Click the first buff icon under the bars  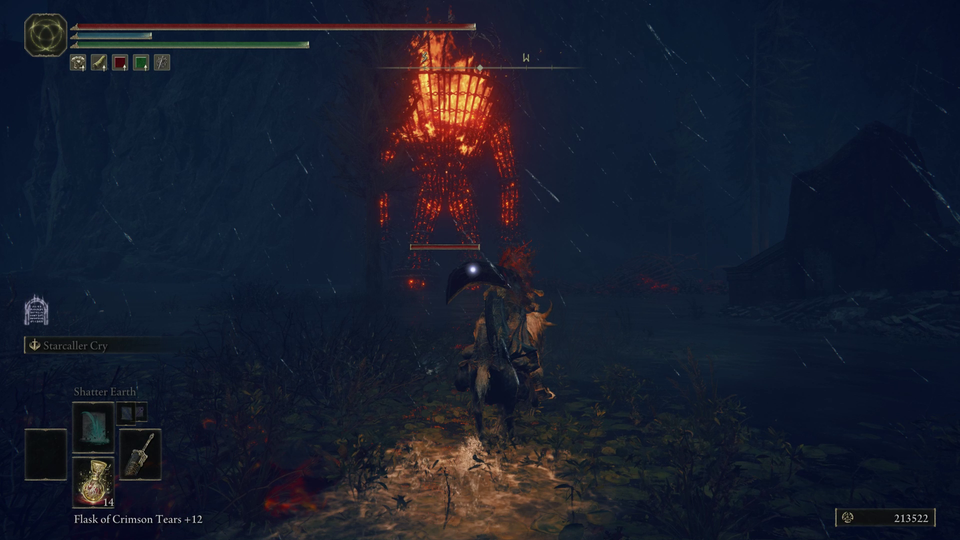(78, 63)
